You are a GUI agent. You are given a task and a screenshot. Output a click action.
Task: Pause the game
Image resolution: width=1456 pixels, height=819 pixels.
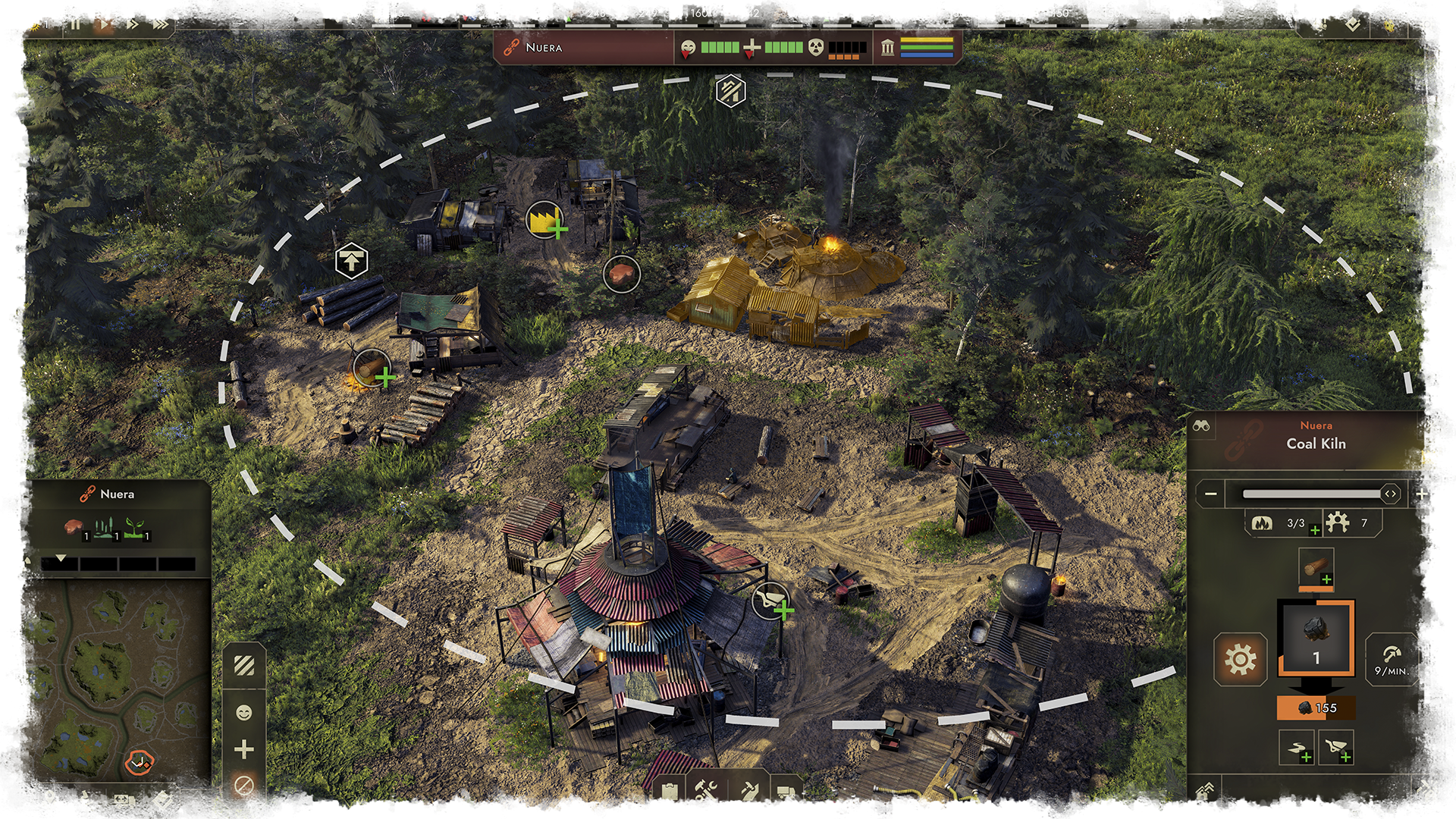[x=75, y=24]
